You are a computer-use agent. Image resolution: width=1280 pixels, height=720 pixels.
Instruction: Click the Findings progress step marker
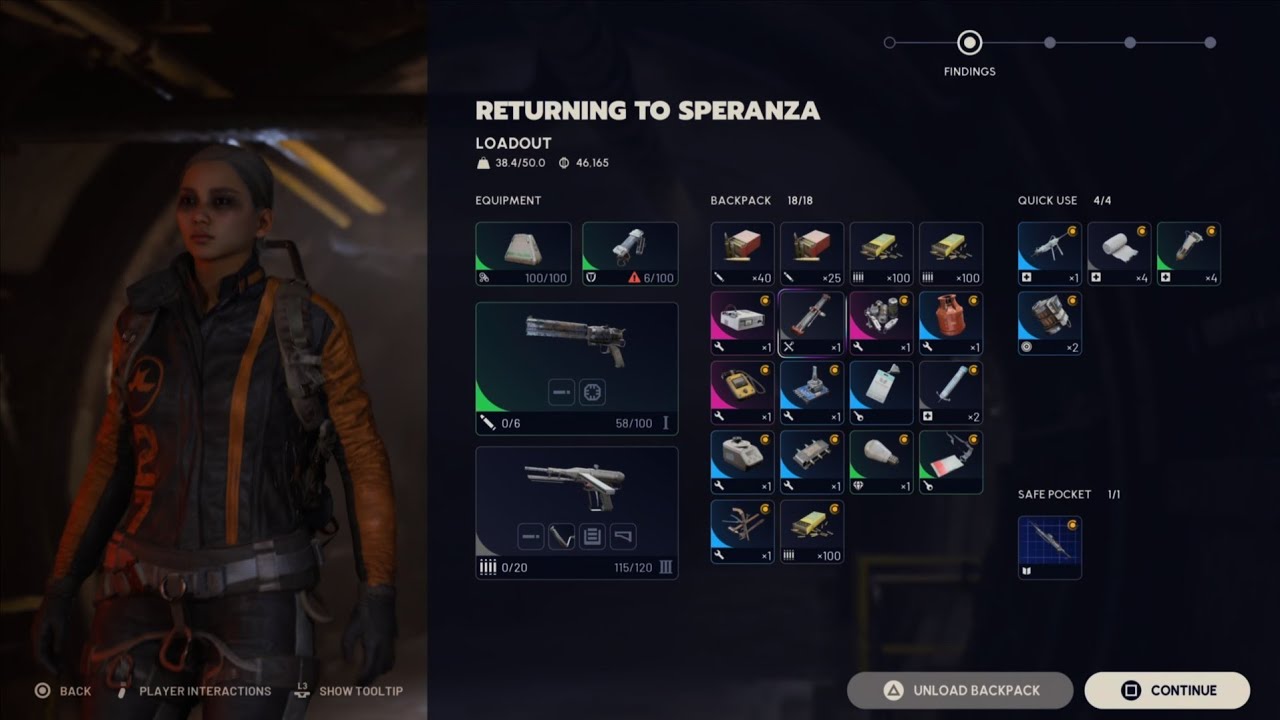point(969,43)
